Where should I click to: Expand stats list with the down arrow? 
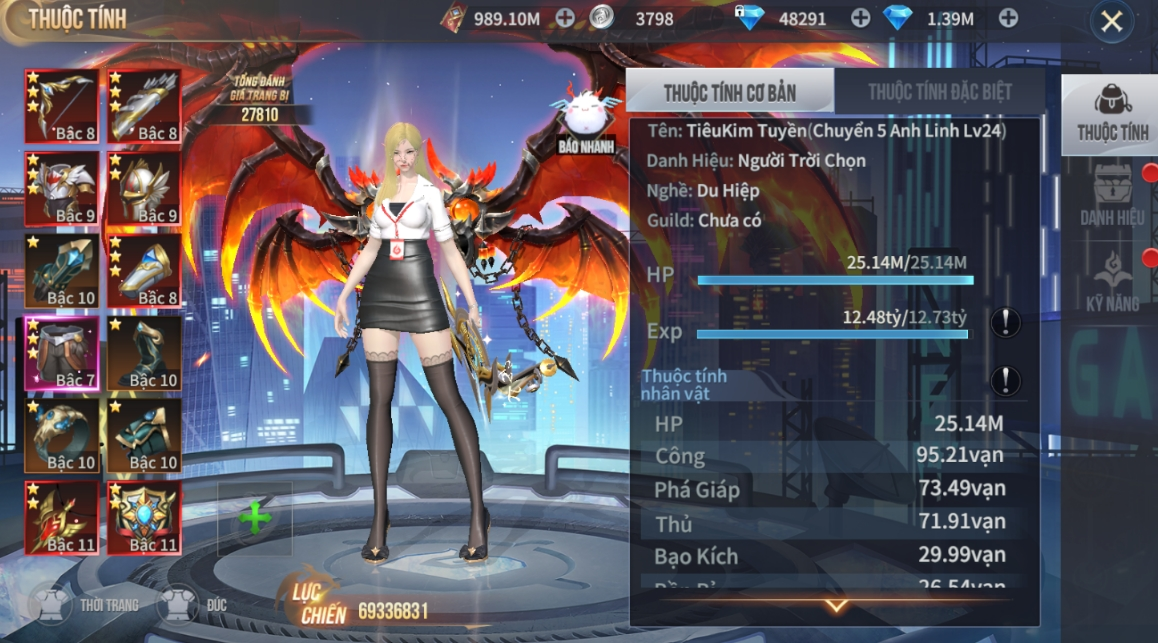[836, 606]
